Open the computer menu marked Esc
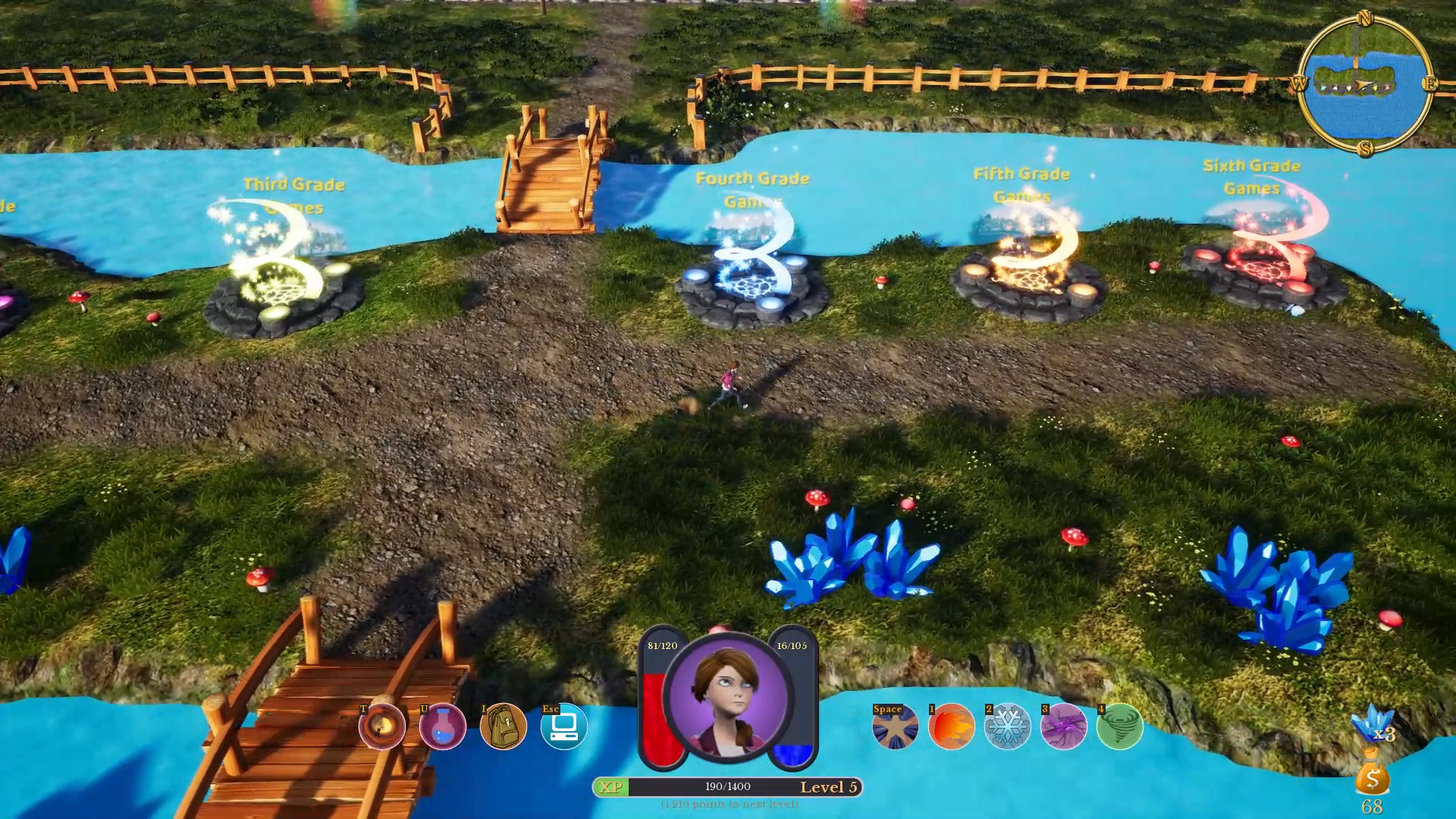1456x819 pixels. point(563,726)
